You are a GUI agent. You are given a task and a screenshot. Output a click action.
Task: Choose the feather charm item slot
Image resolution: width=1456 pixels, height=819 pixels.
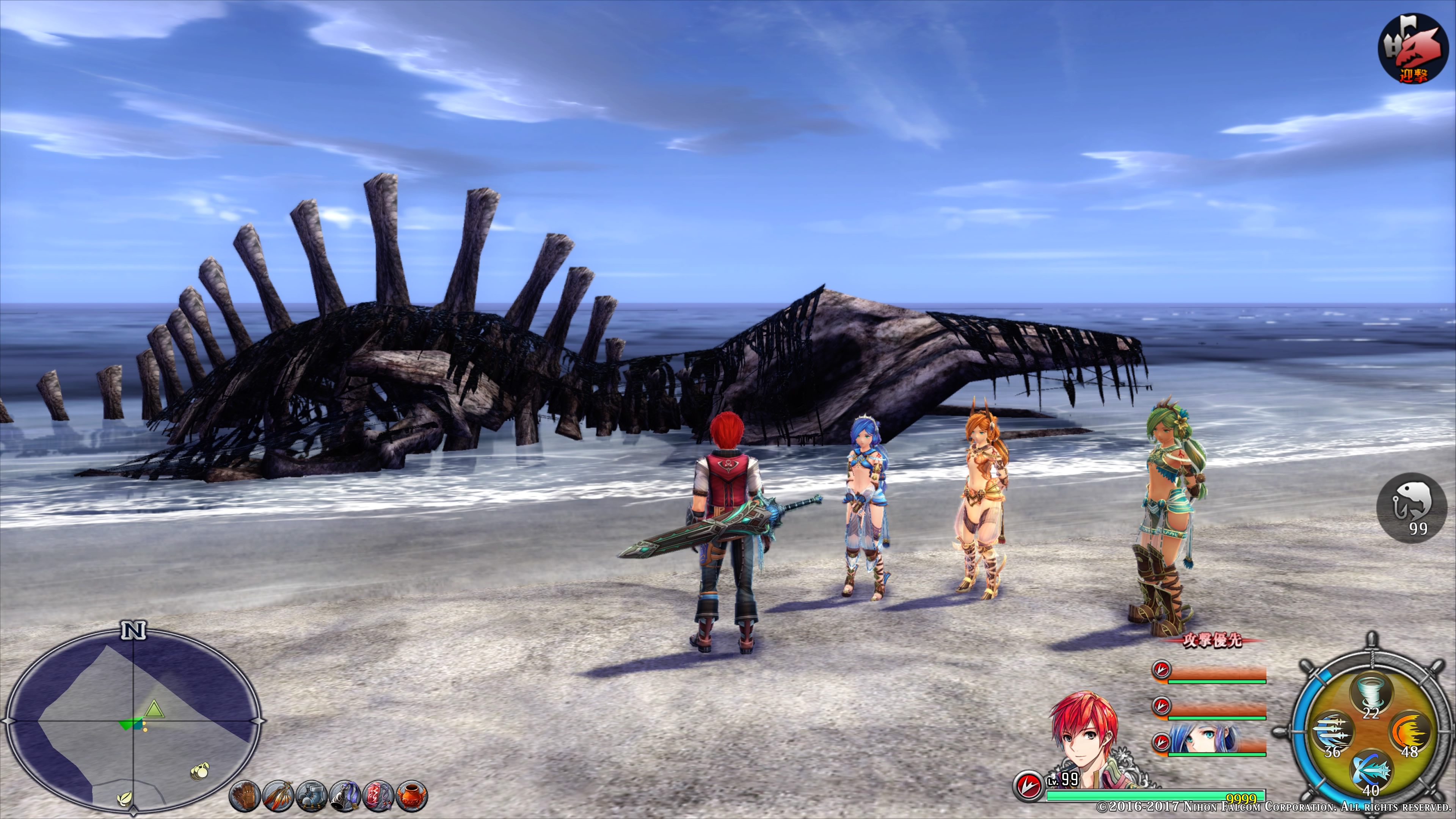278,796
